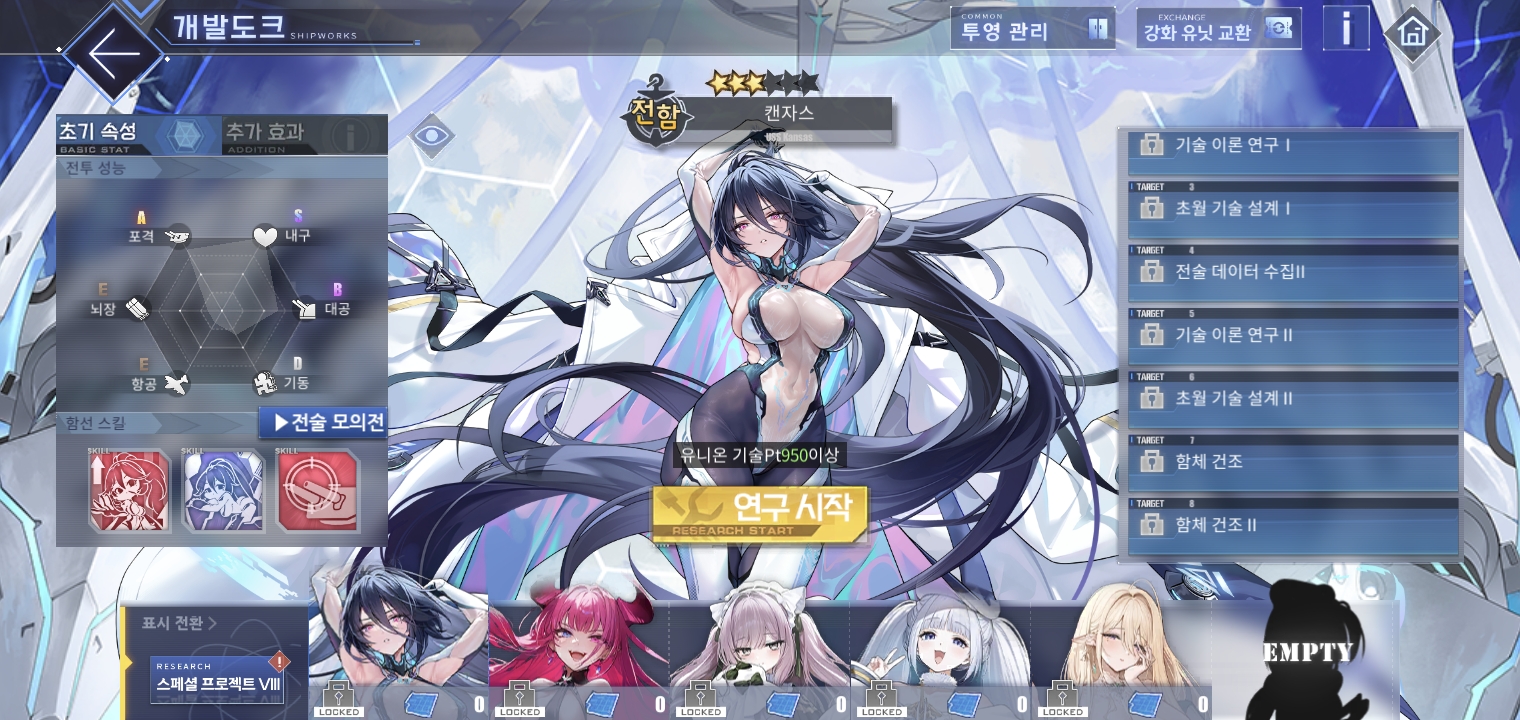Click 표시 전환 display switch
Image resolution: width=1520 pixels, height=720 pixels.
click(x=180, y=623)
